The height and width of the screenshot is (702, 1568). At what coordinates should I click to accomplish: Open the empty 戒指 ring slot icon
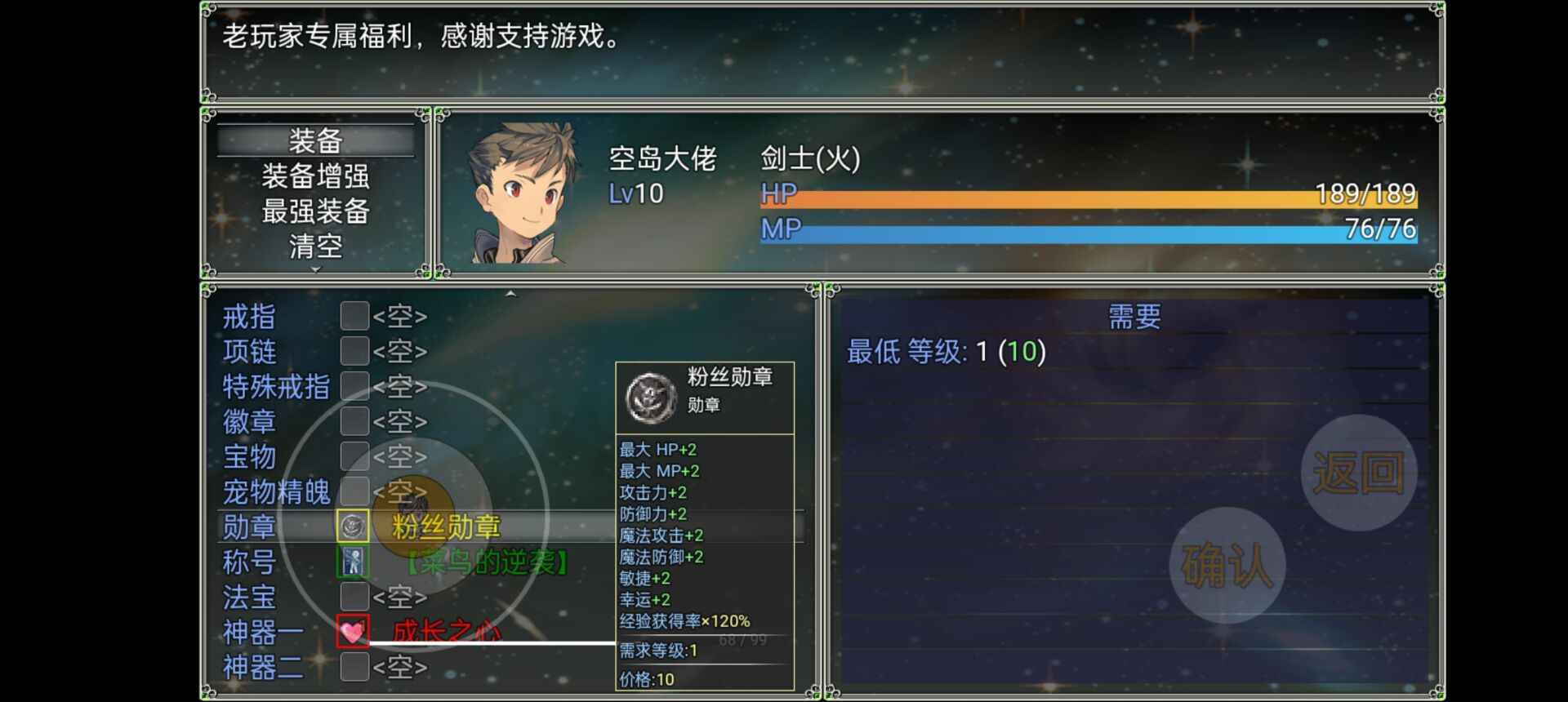click(354, 316)
